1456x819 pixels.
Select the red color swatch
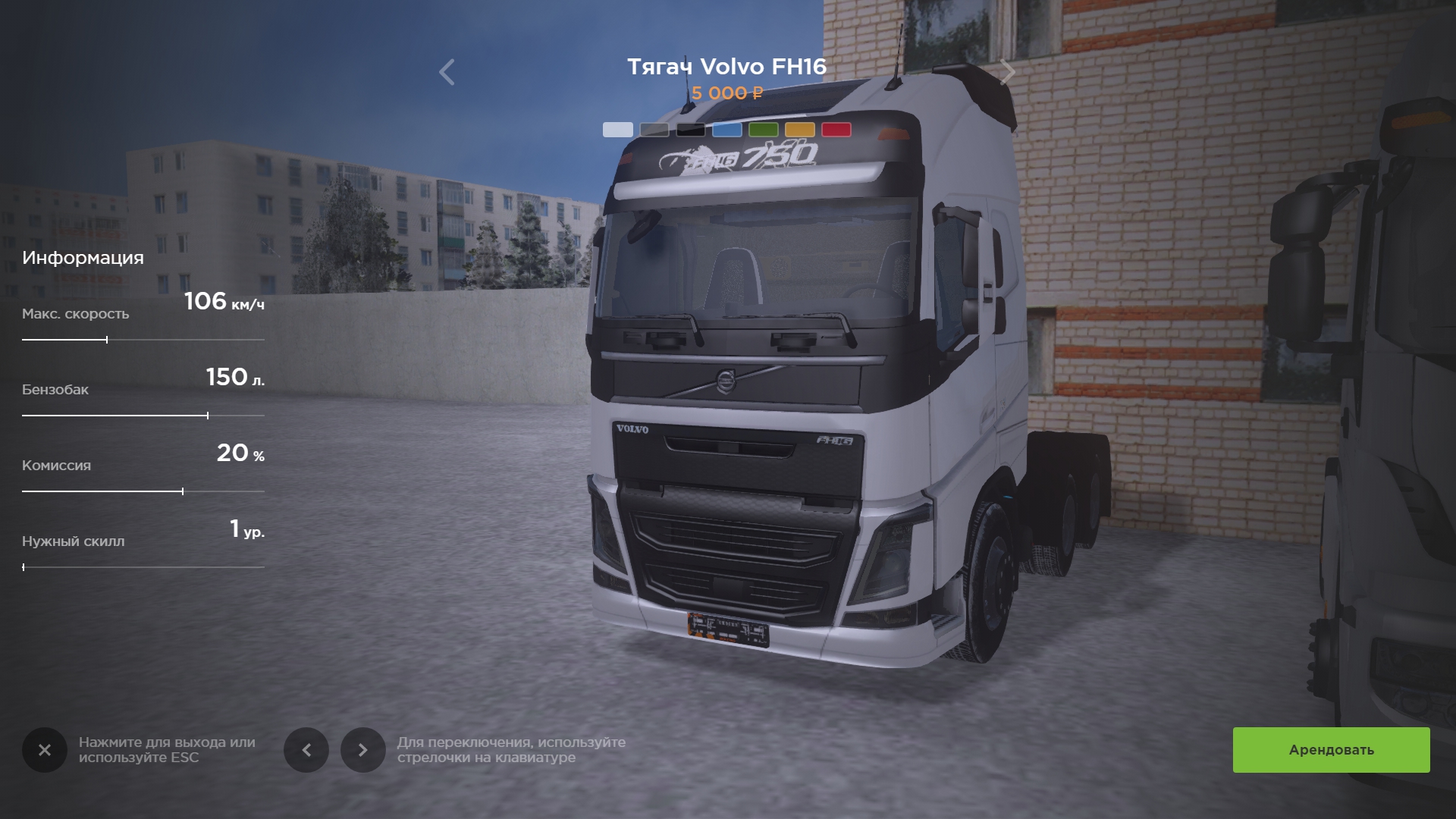(x=836, y=130)
